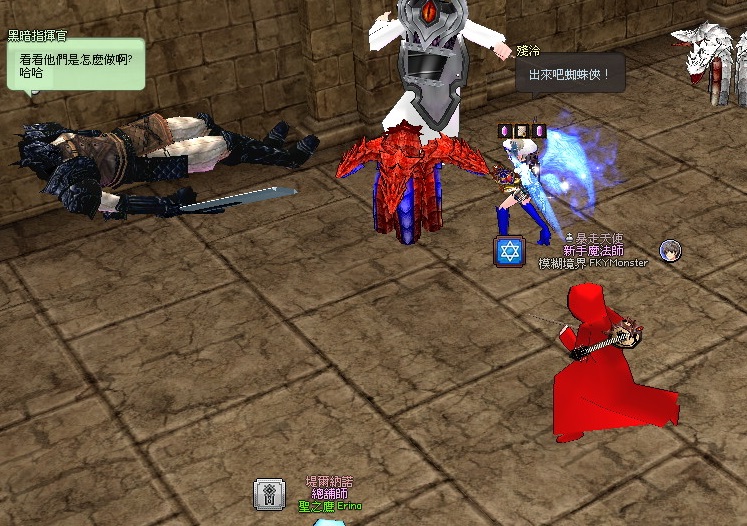Image resolution: width=747 pixels, height=526 pixels.
Task: Select the silver guild crest beside Erina
Action: [269, 494]
